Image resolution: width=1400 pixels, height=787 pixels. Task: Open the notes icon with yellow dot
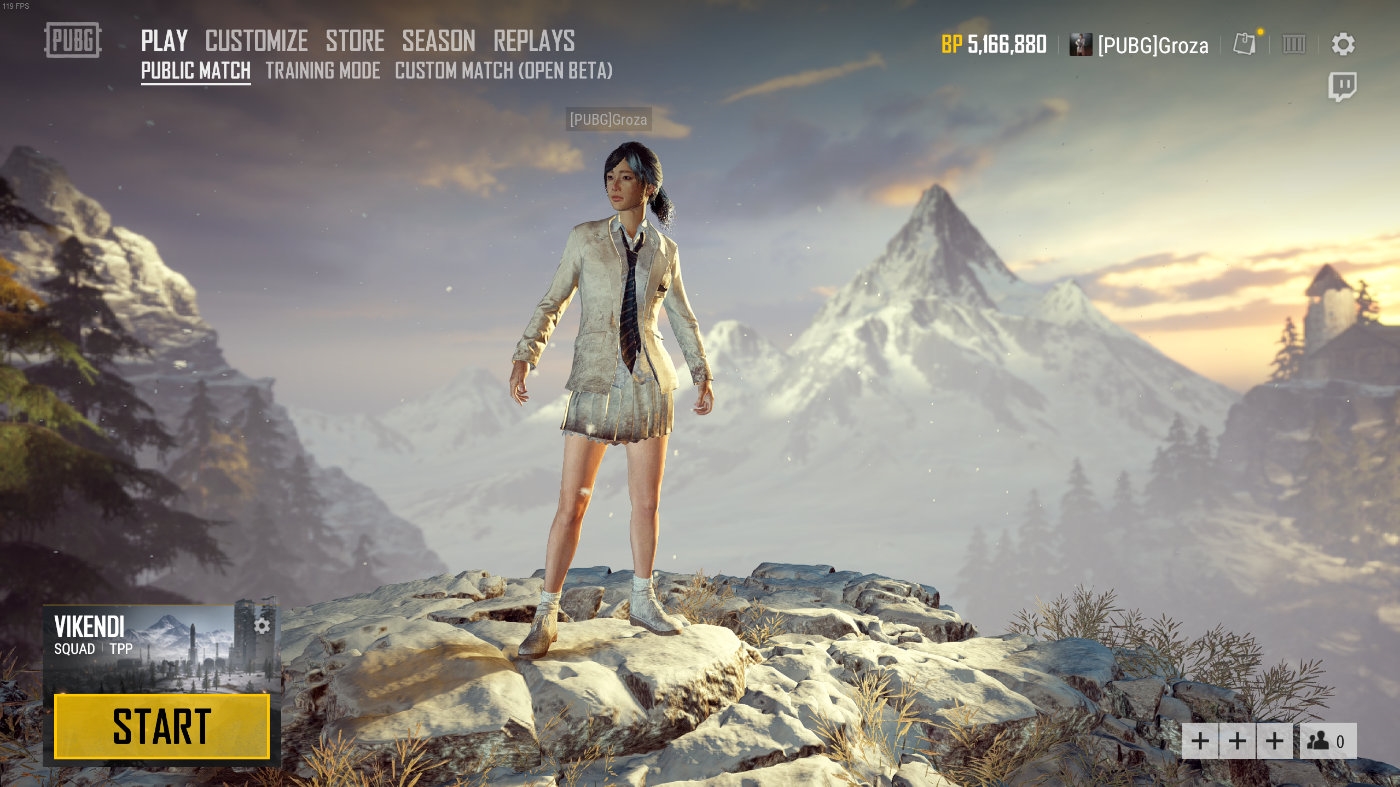(1244, 44)
